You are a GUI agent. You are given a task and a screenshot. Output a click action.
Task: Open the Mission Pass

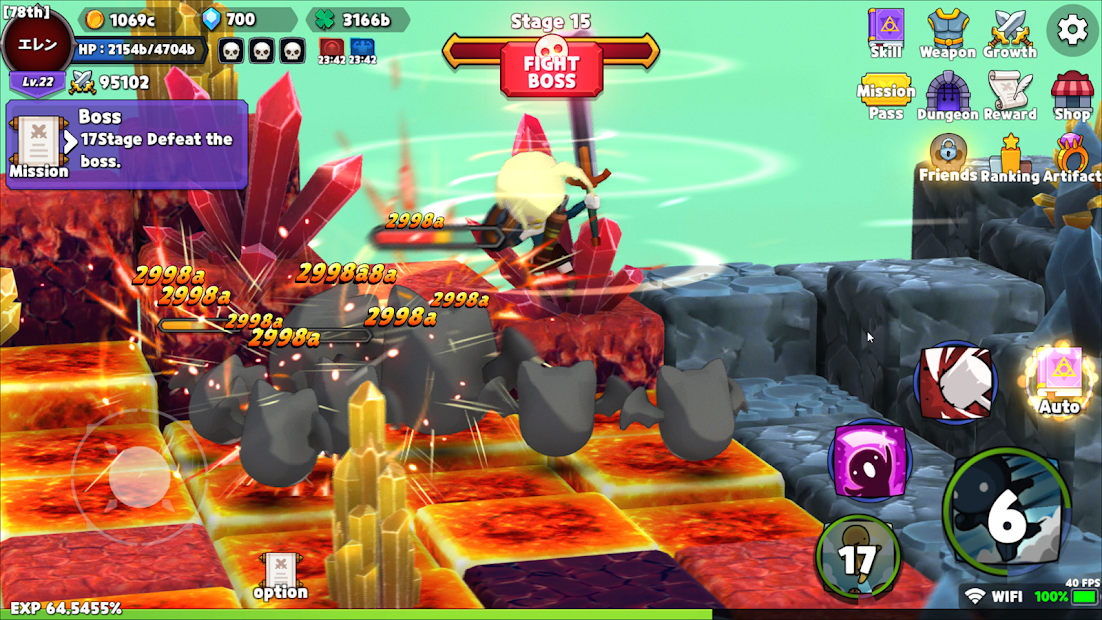tap(885, 97)
